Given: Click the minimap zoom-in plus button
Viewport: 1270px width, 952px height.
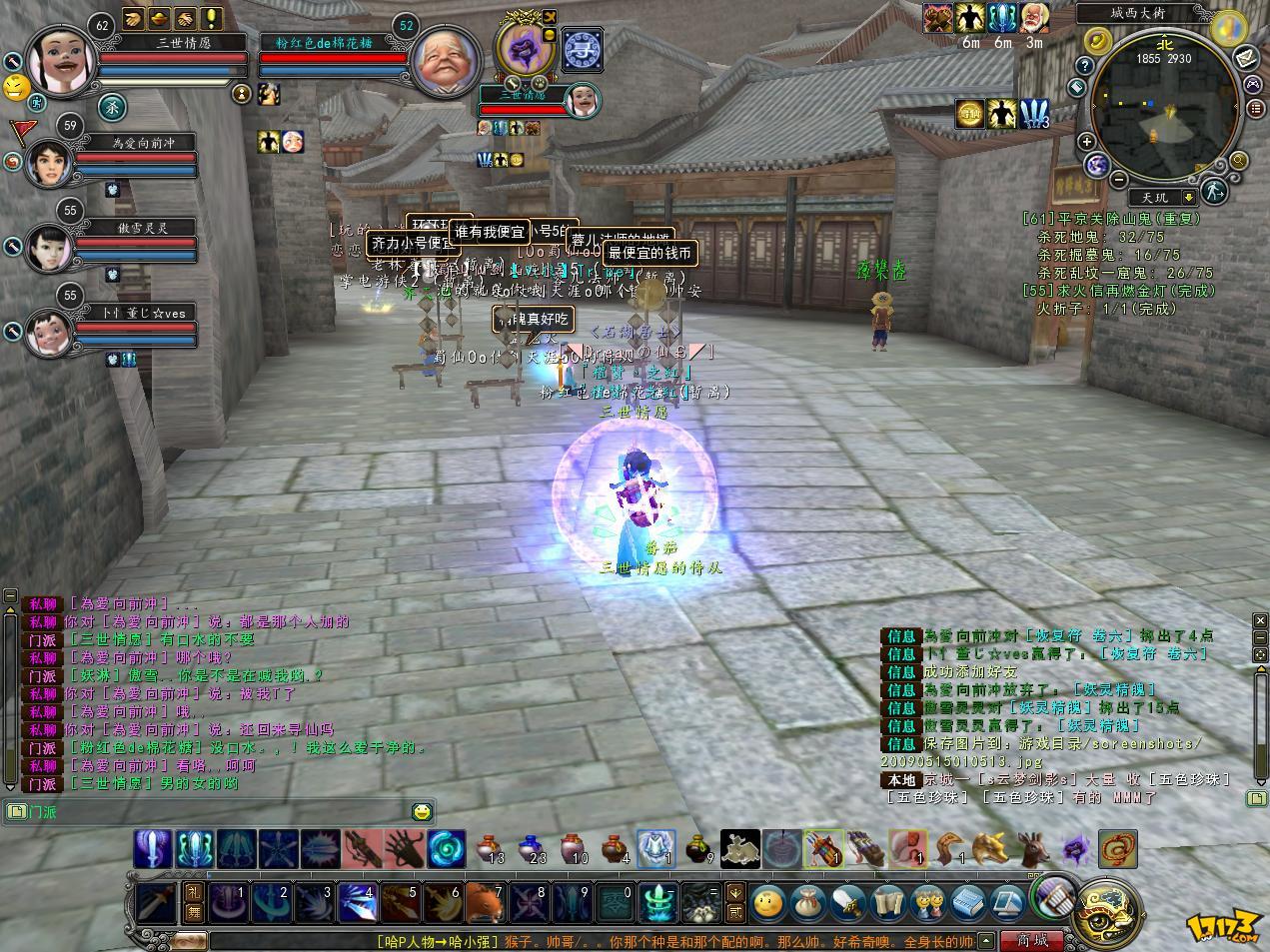Looking at the screenshot, I should click(1086, 142).
